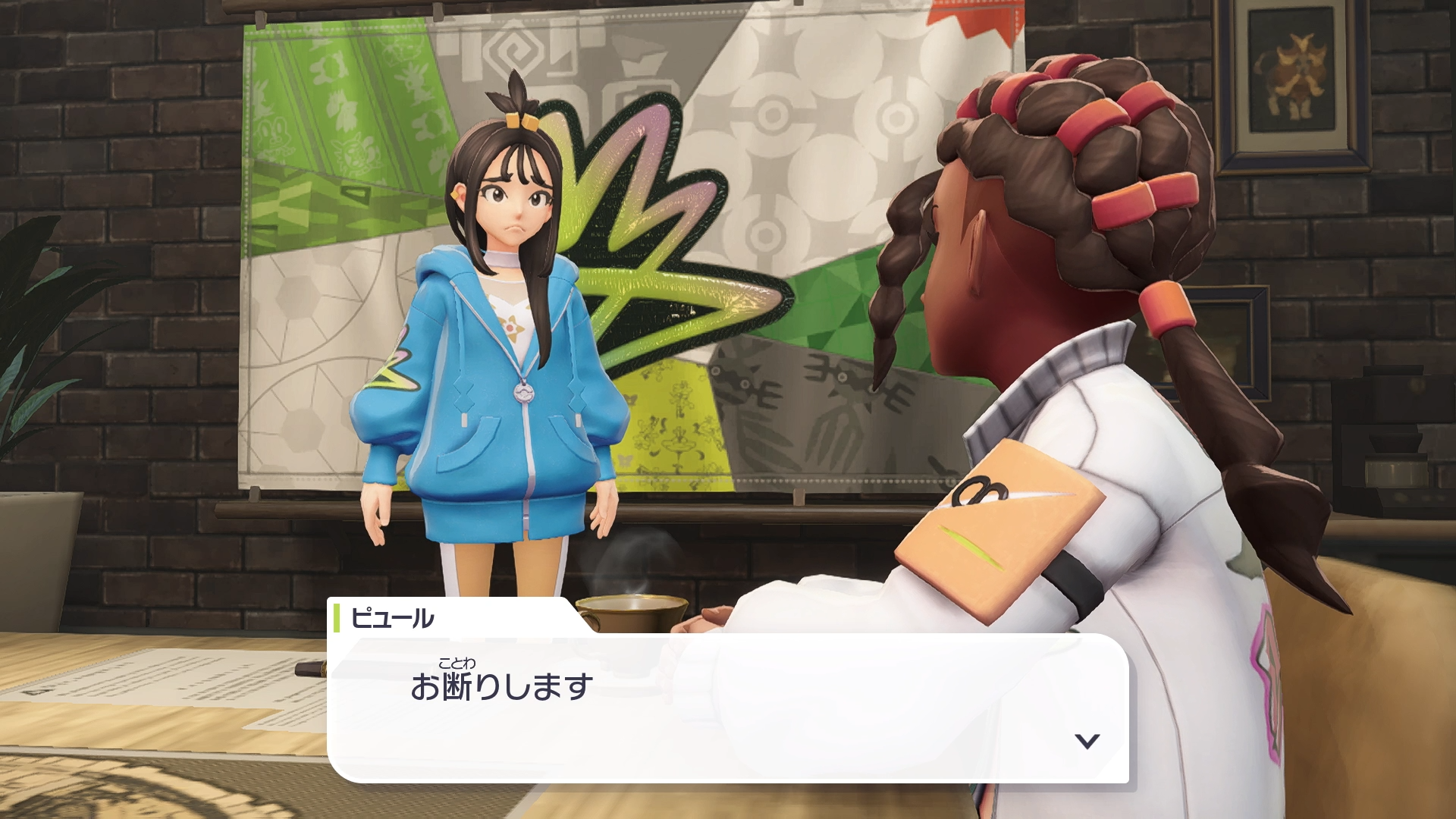
Task: Advance dialogue with the down arrow indicator
Action: pos(1087,741)
